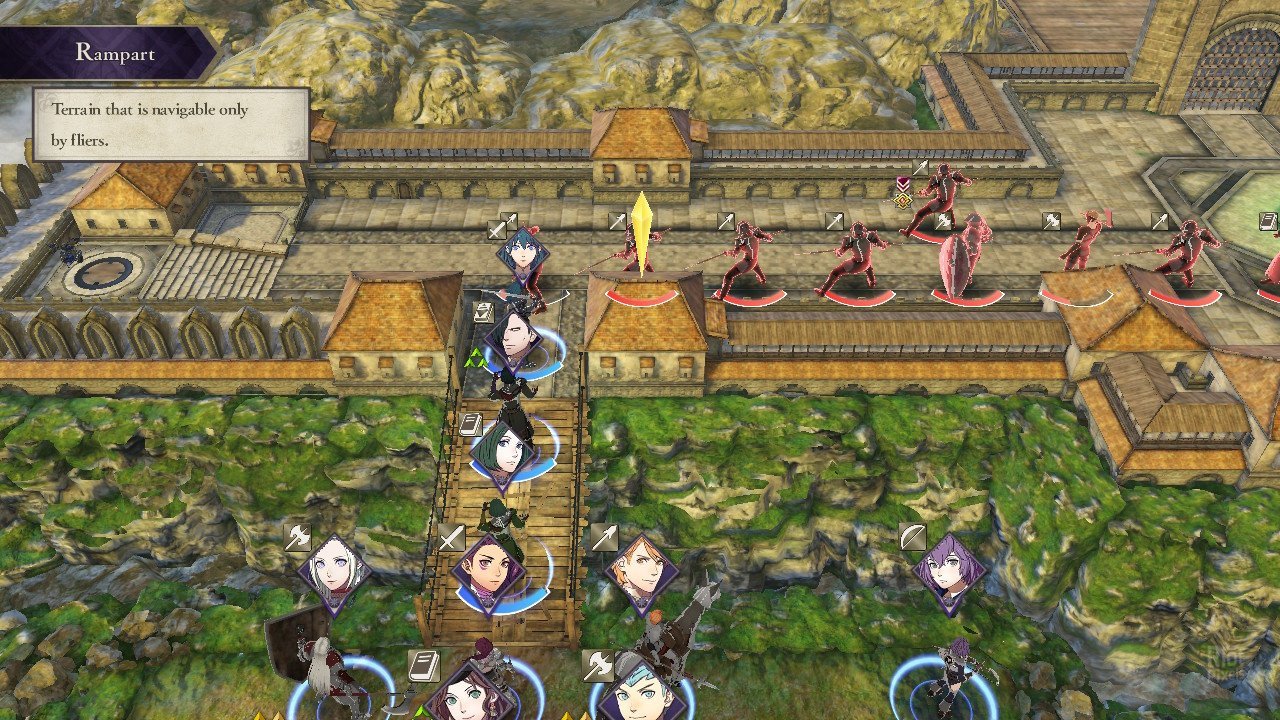This screenshot has width=1280, height=720.
Task: Select Linhardt's green-haired unit portrait
Action: click(x=506, y=450)
